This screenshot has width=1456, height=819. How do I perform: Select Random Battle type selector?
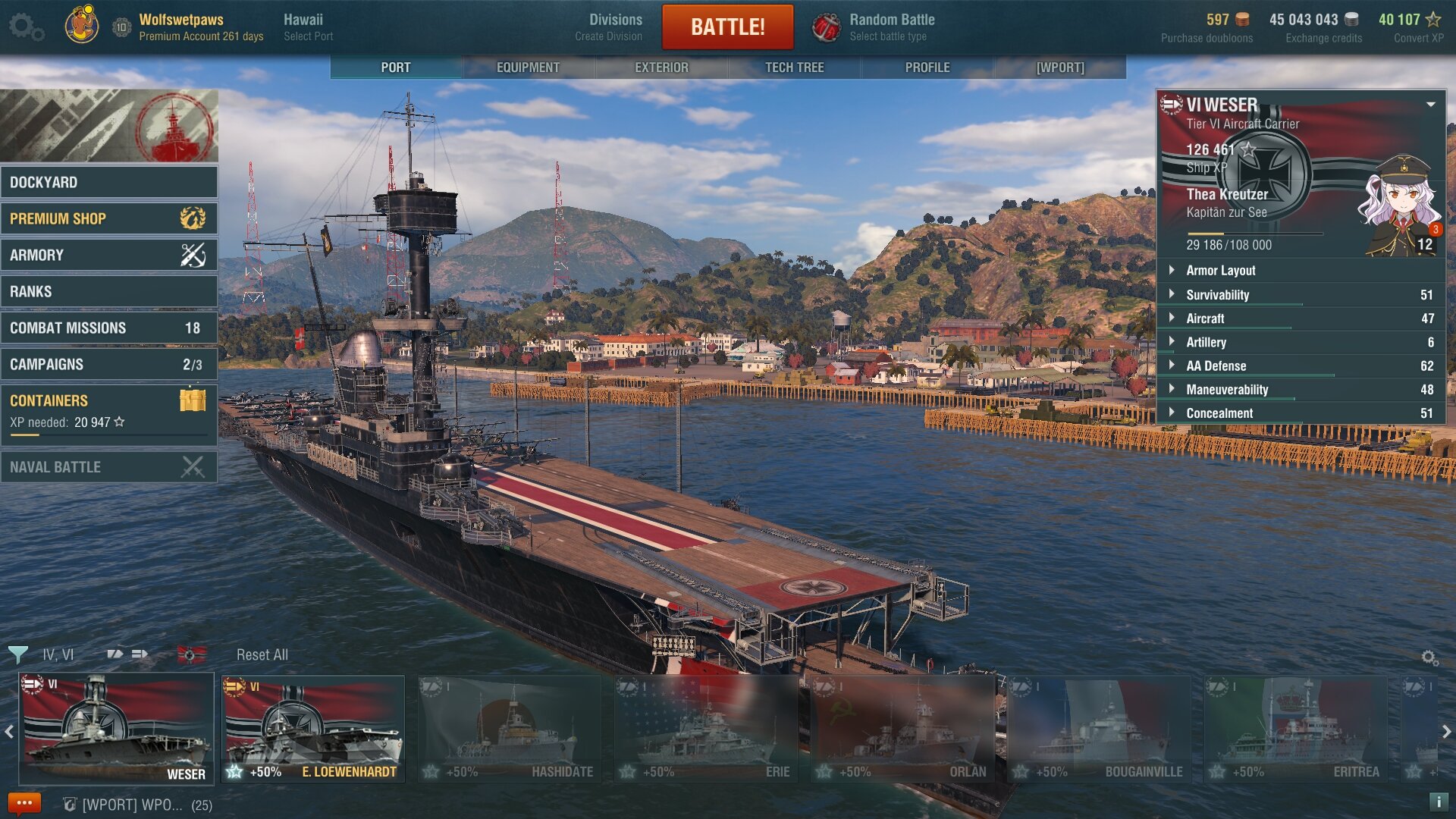tap(874, 27)
